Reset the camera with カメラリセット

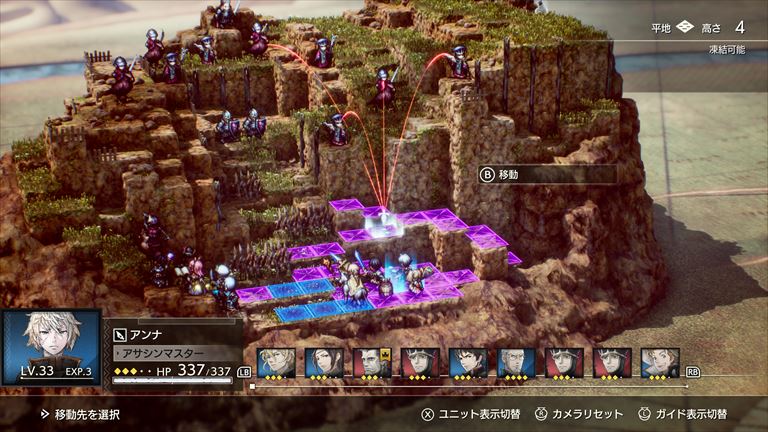(579, 414)
